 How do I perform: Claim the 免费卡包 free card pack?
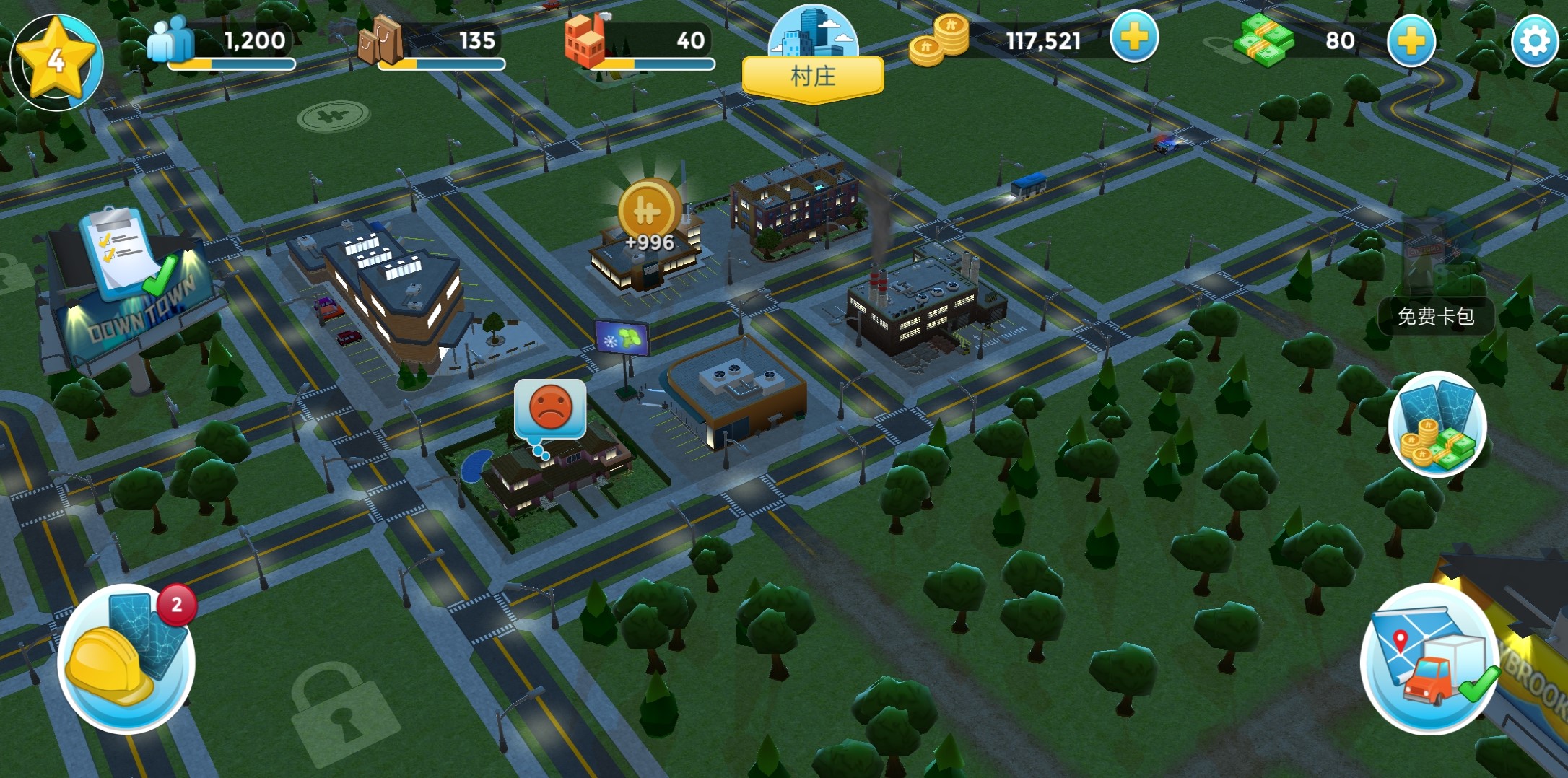pos(1435,315)
